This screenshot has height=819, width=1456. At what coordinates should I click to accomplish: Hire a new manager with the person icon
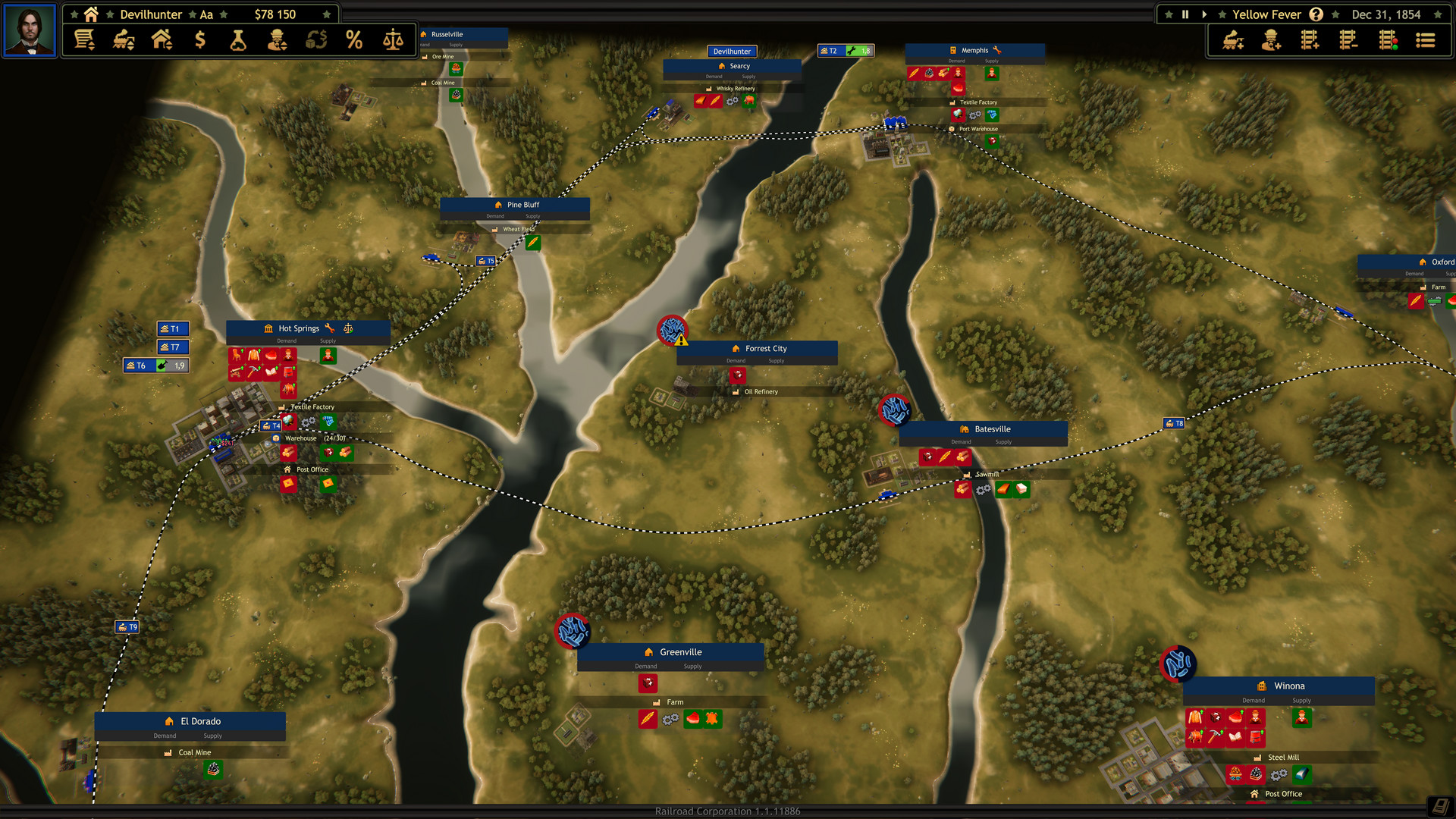click(1271, 39)
